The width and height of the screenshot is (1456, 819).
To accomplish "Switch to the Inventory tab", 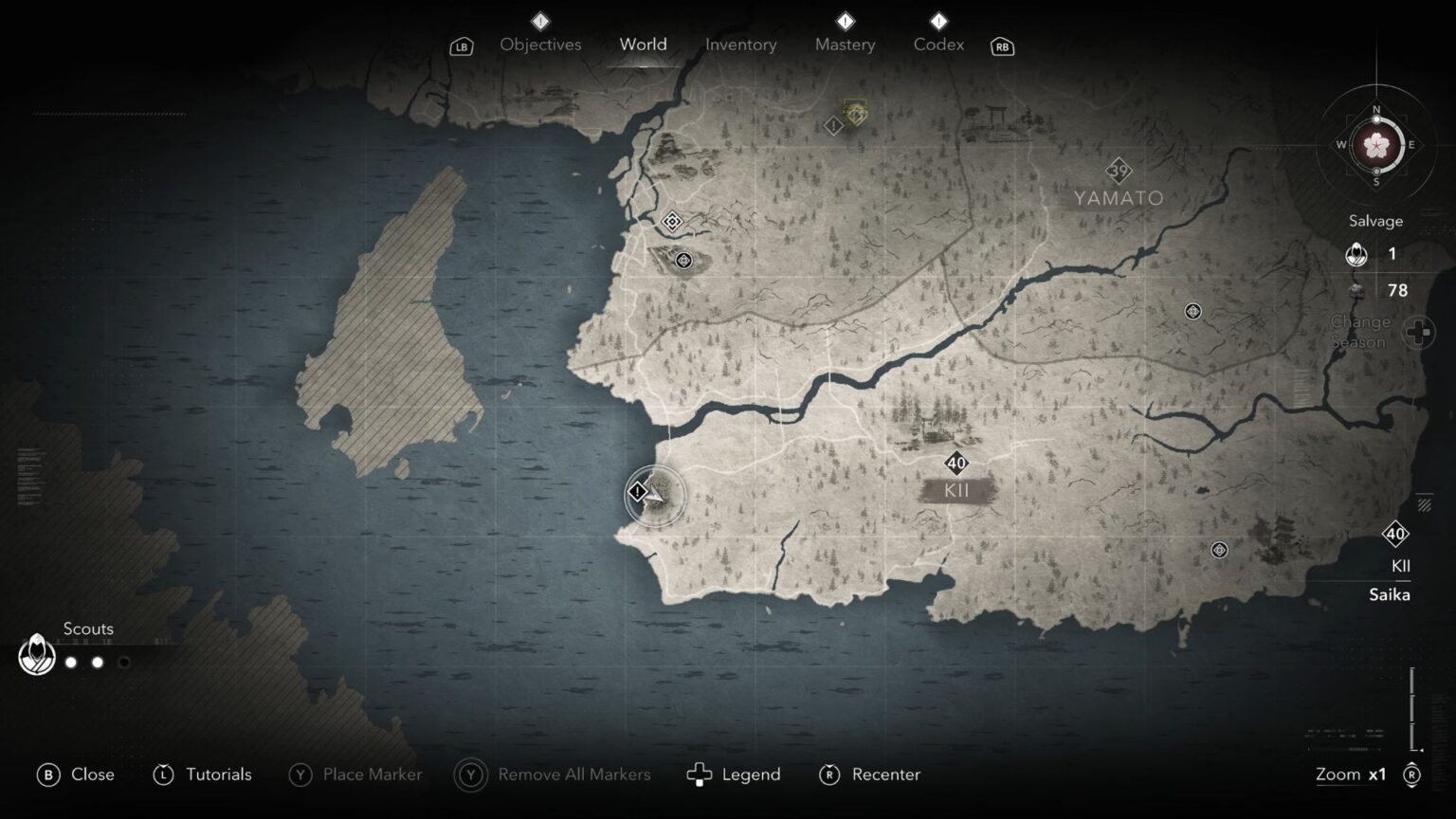I will (x=740, y=45).
